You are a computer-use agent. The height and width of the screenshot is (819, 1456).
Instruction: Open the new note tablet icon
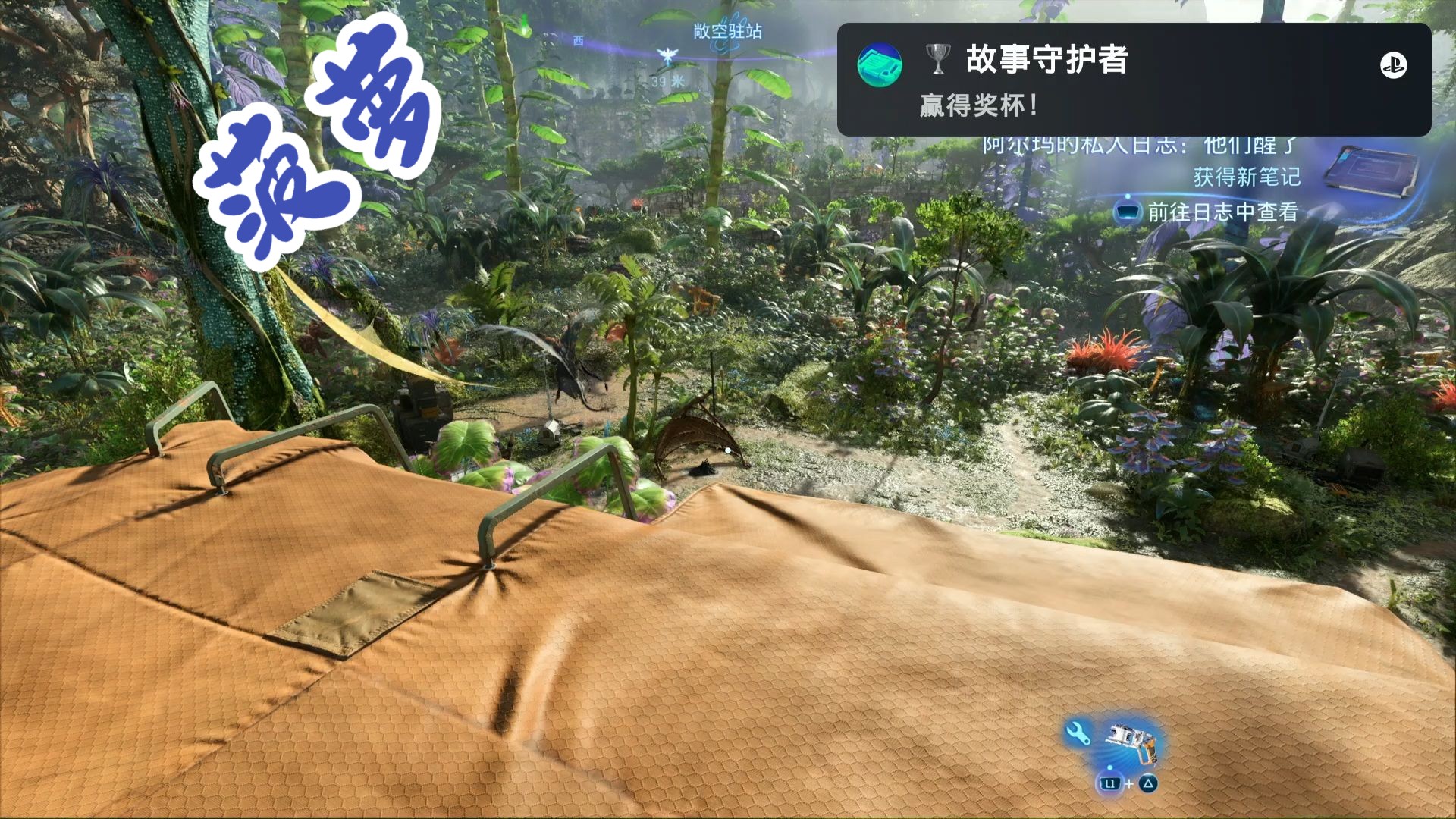coord(1370,171)
